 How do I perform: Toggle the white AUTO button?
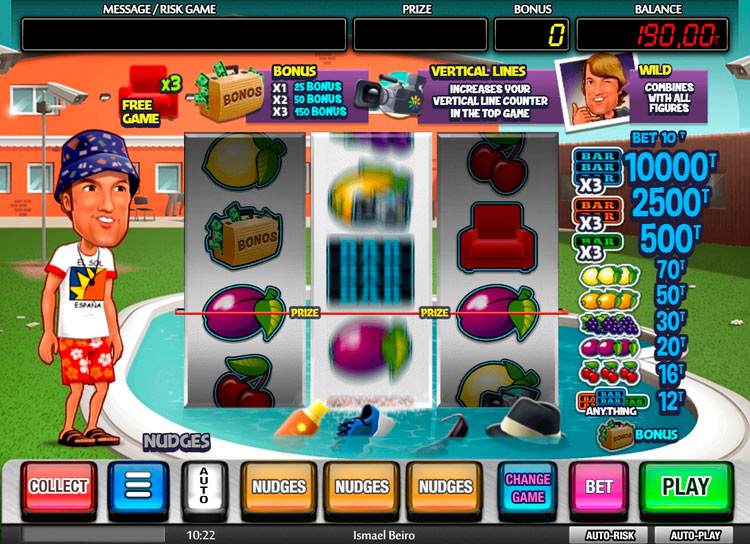coord(203,487)
